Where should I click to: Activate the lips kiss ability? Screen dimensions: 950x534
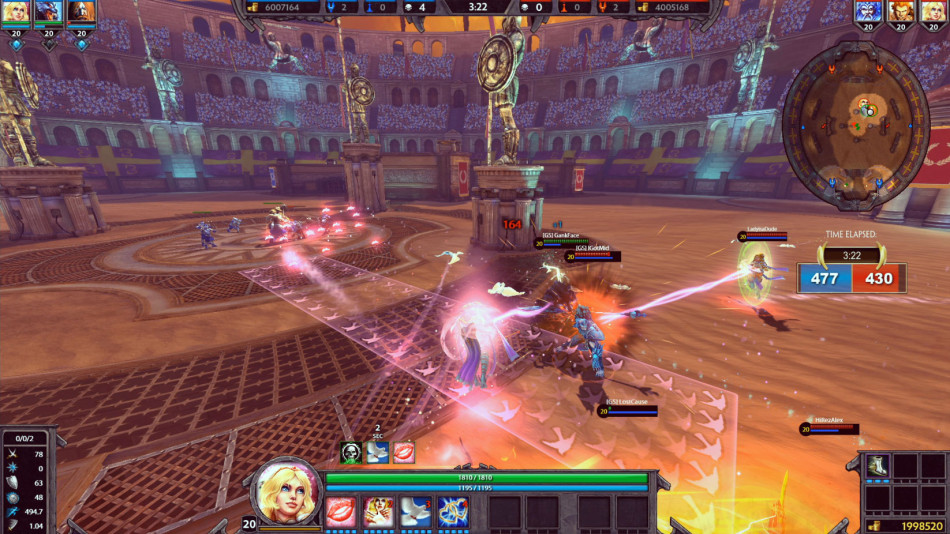coord(341,511)
